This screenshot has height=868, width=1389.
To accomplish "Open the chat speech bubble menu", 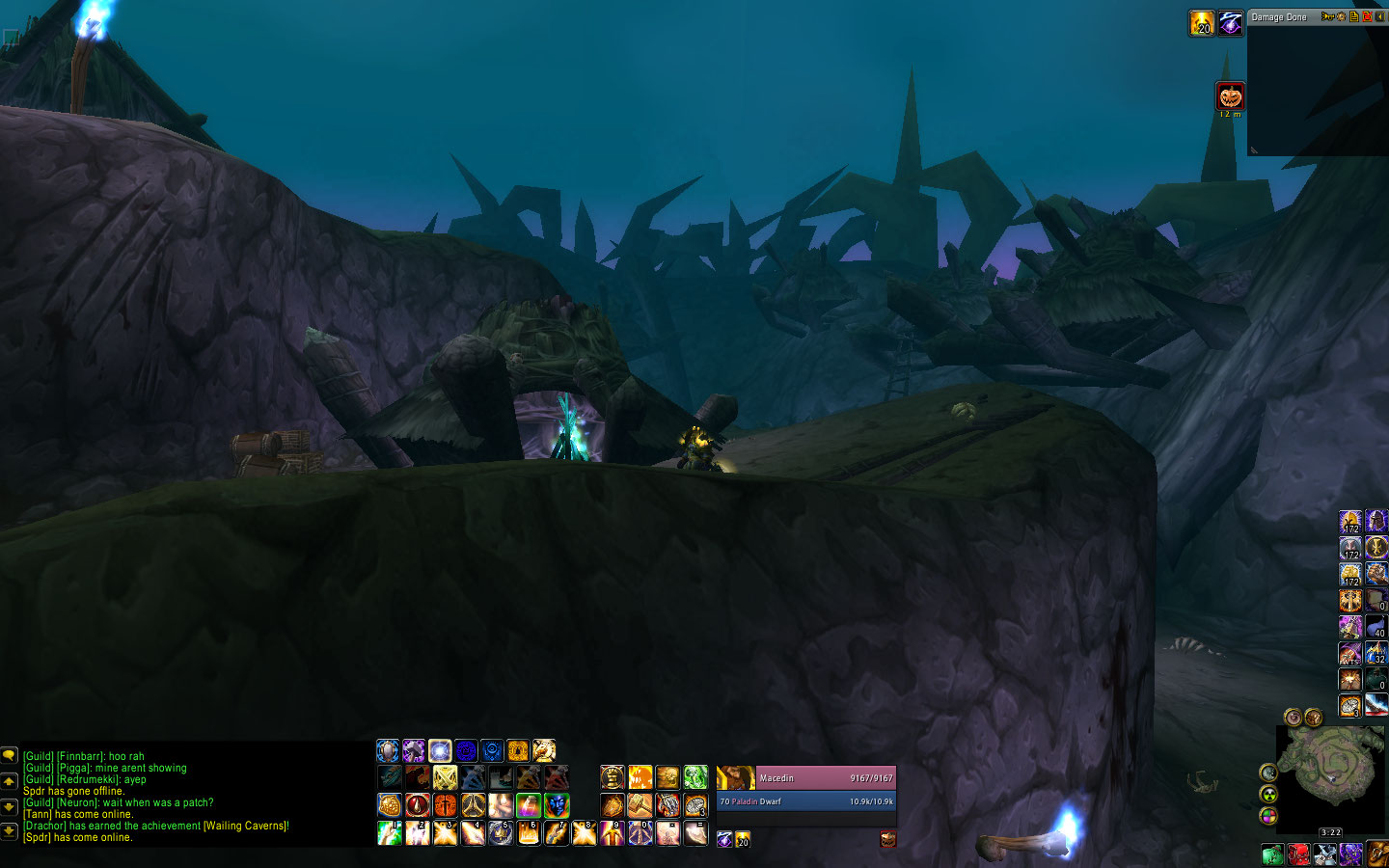I will [10, 757].
